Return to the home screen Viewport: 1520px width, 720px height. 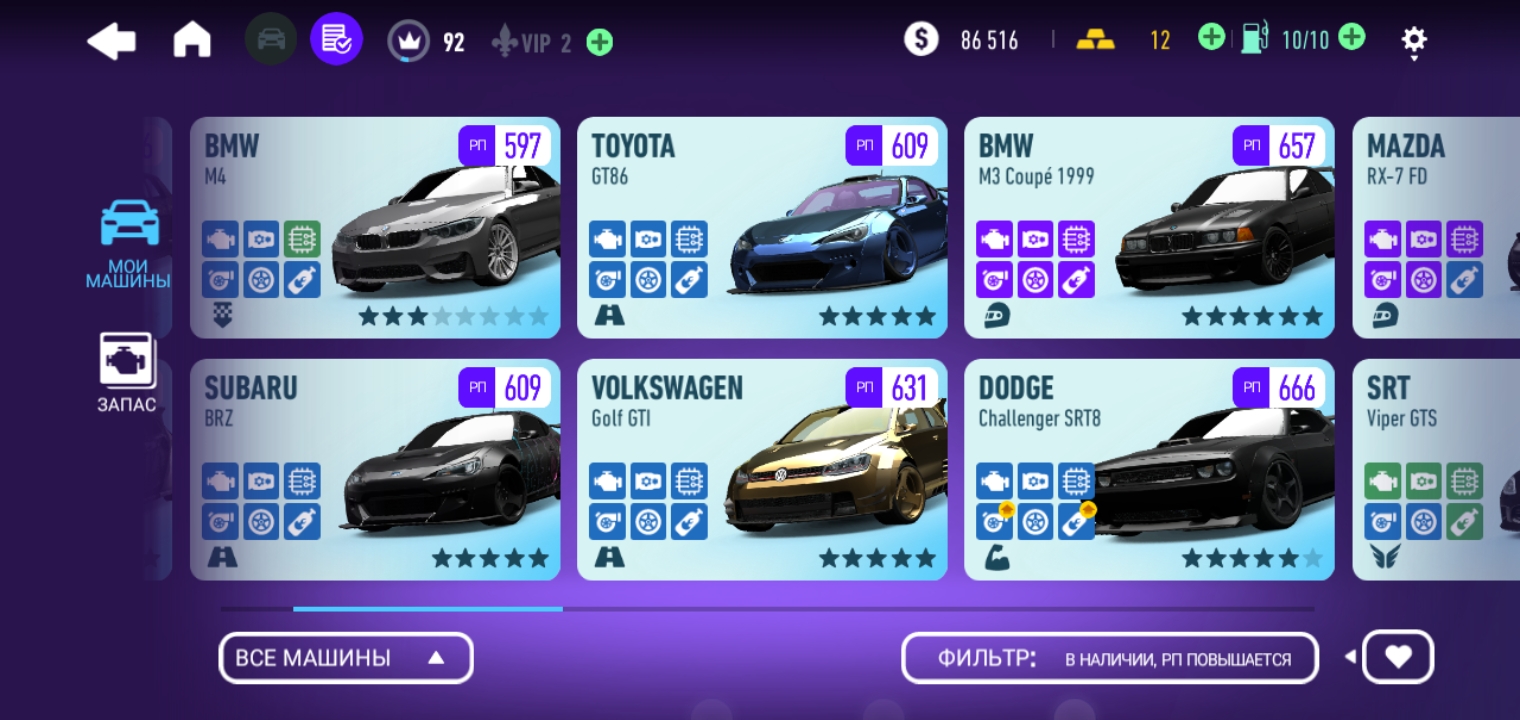192,41
